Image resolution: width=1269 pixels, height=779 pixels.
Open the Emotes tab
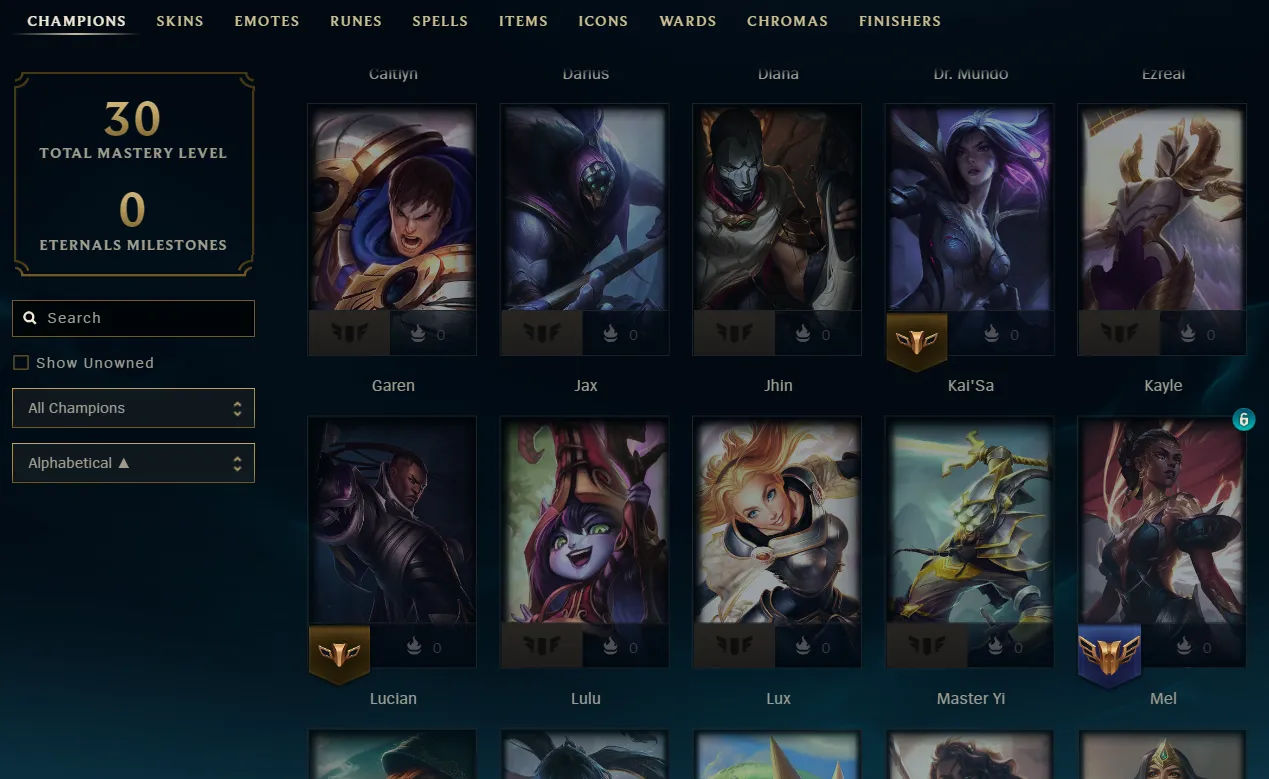click(x=267, y=21)
